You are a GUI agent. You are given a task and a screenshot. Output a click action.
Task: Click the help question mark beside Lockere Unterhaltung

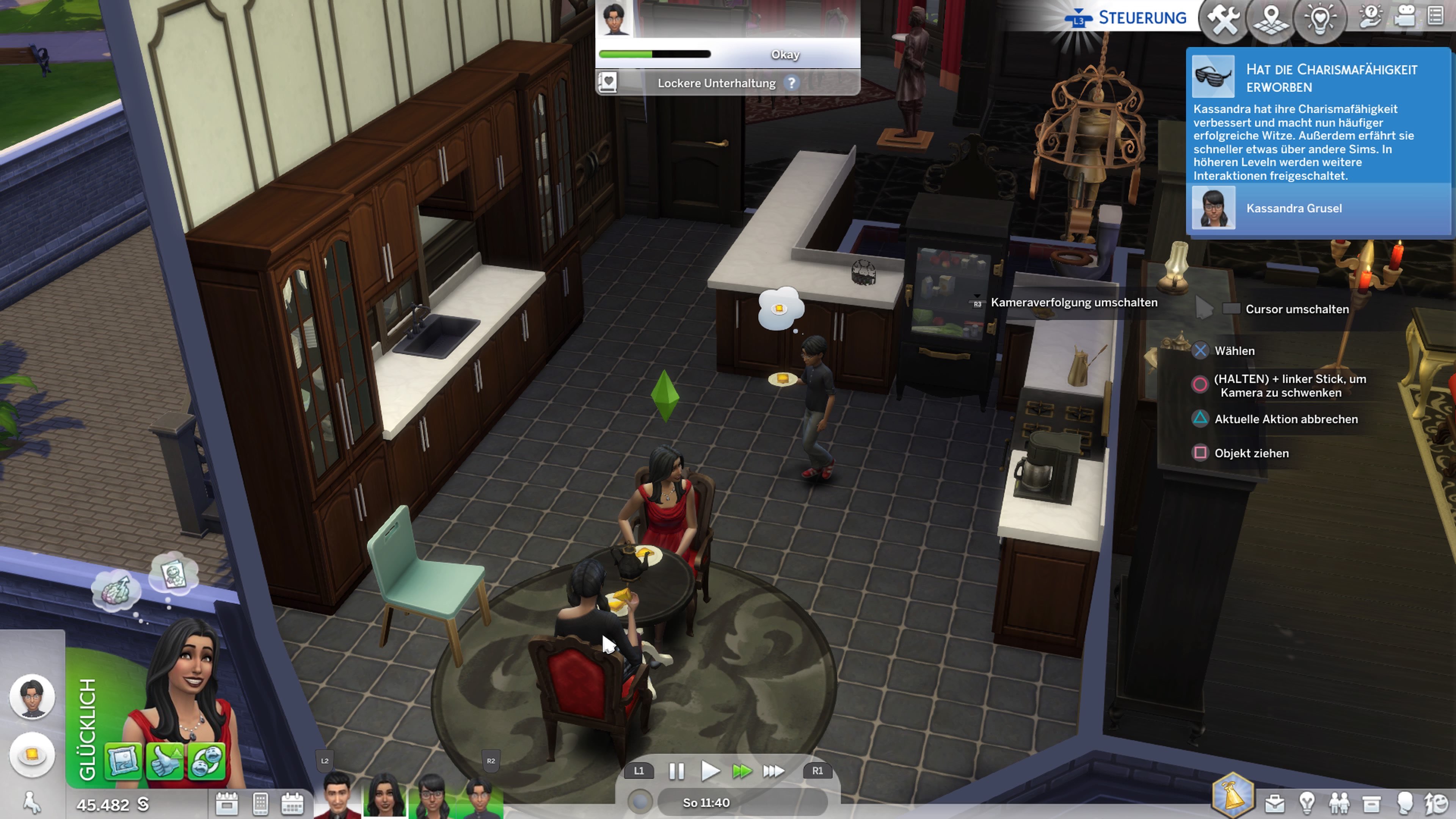click(x=791, y=83)
